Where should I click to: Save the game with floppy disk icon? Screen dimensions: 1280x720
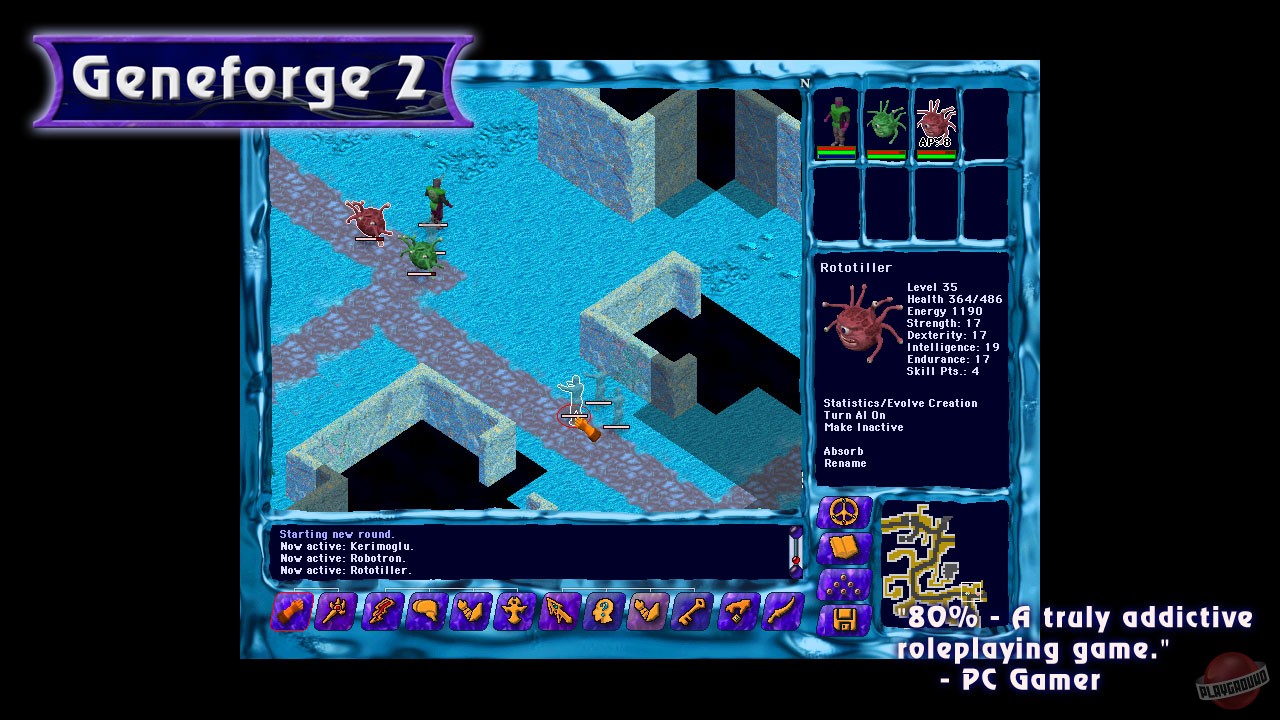[843, 620]
